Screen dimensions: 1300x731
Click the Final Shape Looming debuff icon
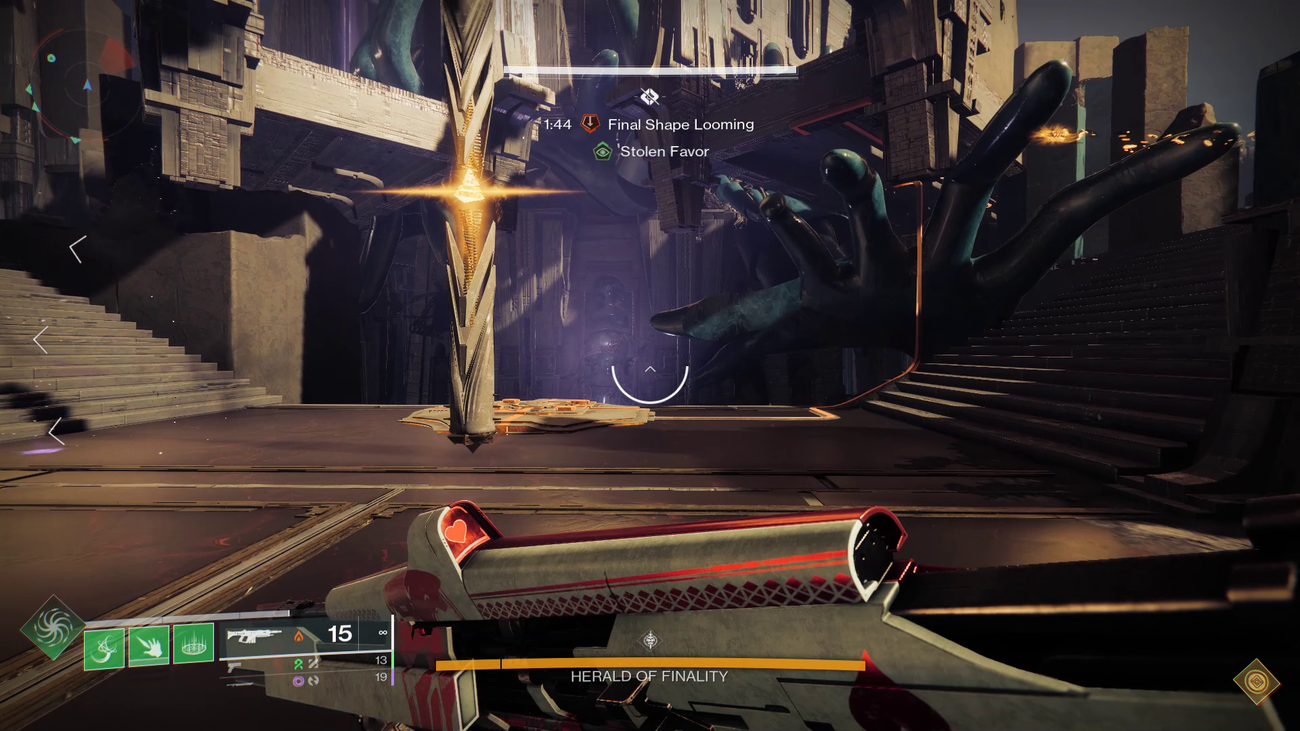pos(588,124)
